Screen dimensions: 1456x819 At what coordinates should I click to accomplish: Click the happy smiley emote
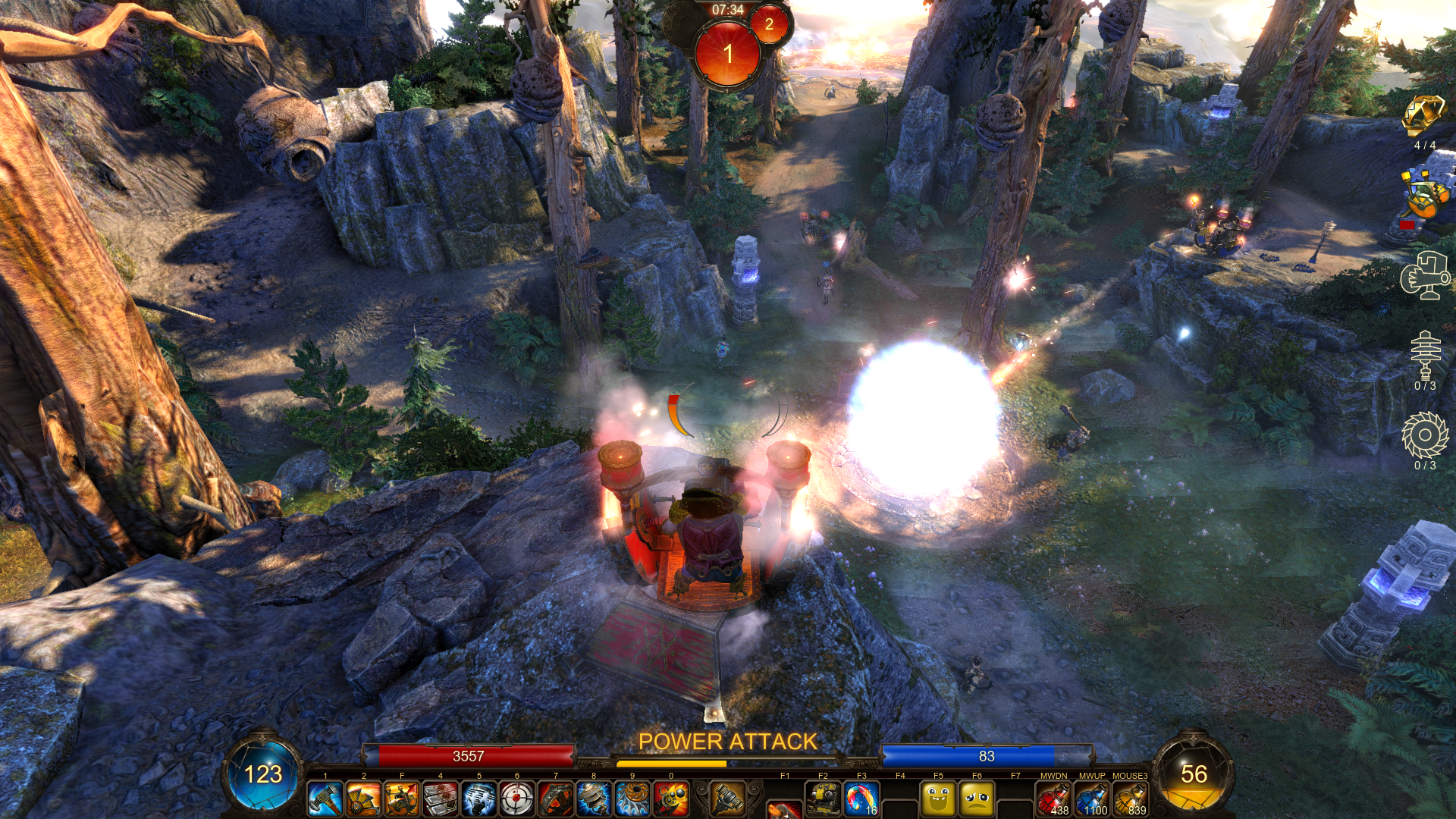pyautogui.click(x=939, y=799)
